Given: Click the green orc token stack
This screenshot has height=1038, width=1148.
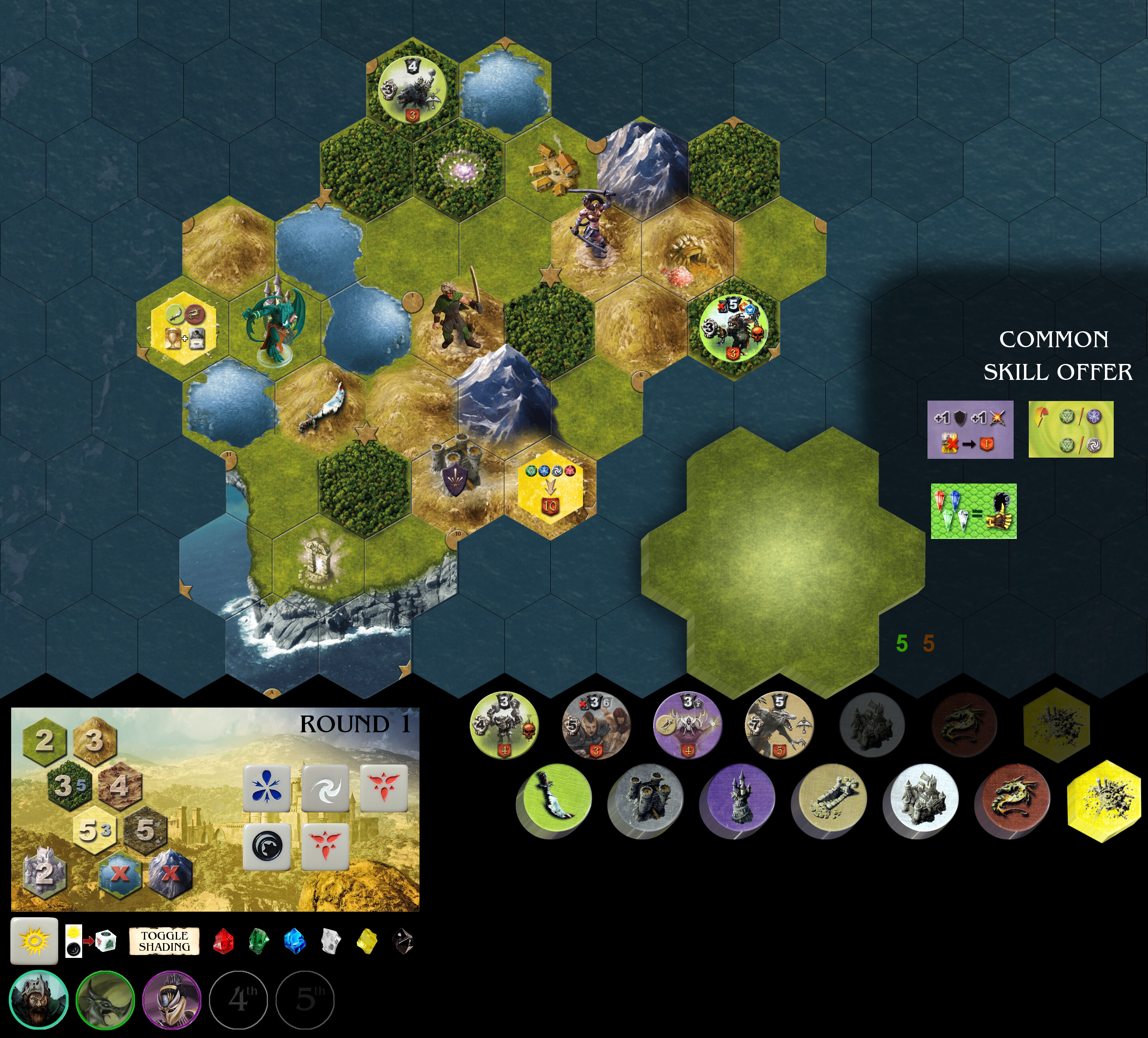Looking at the screenshot, I should click(554, 799).
